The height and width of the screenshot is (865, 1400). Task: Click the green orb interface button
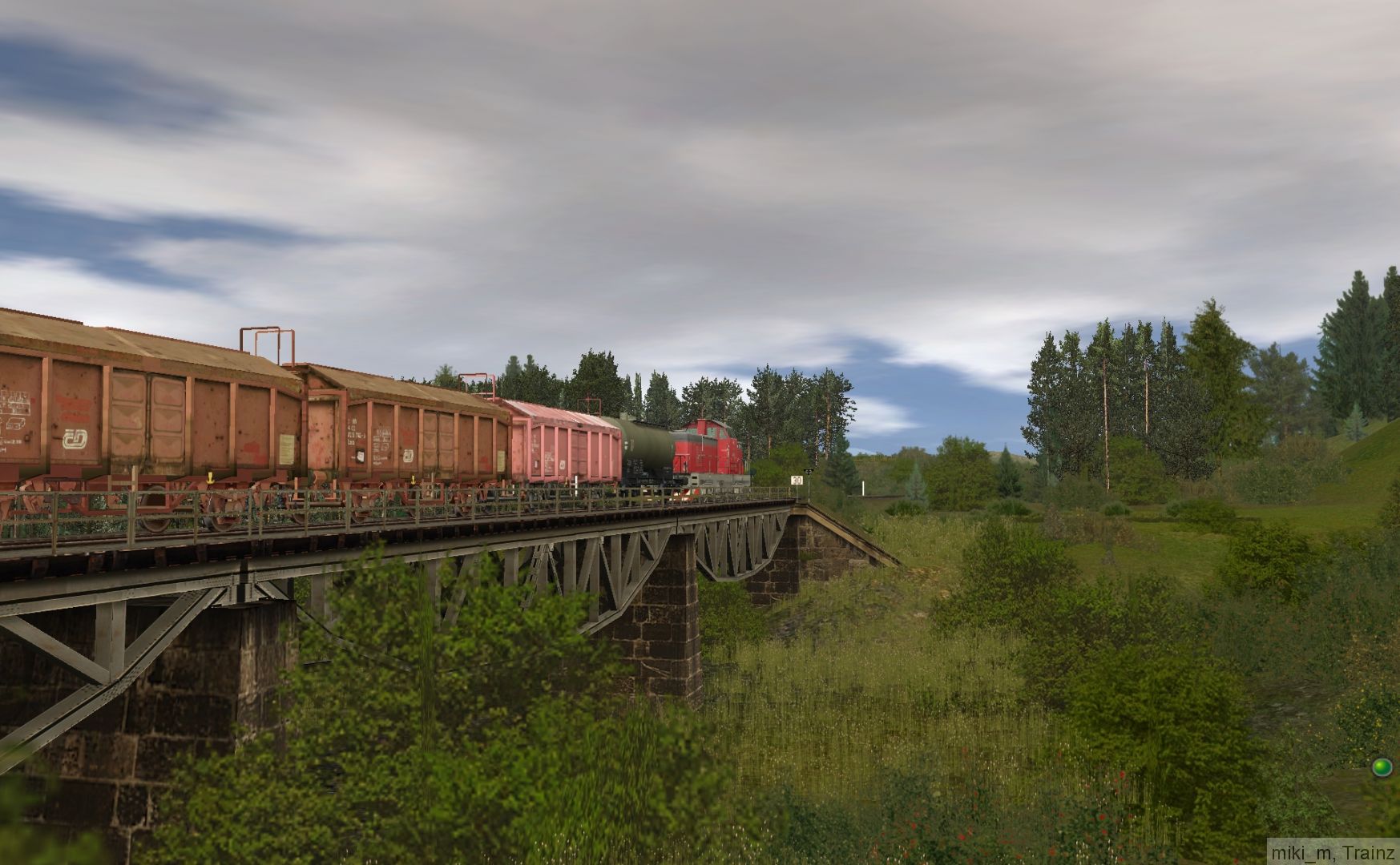click(x=1381, y=767)
